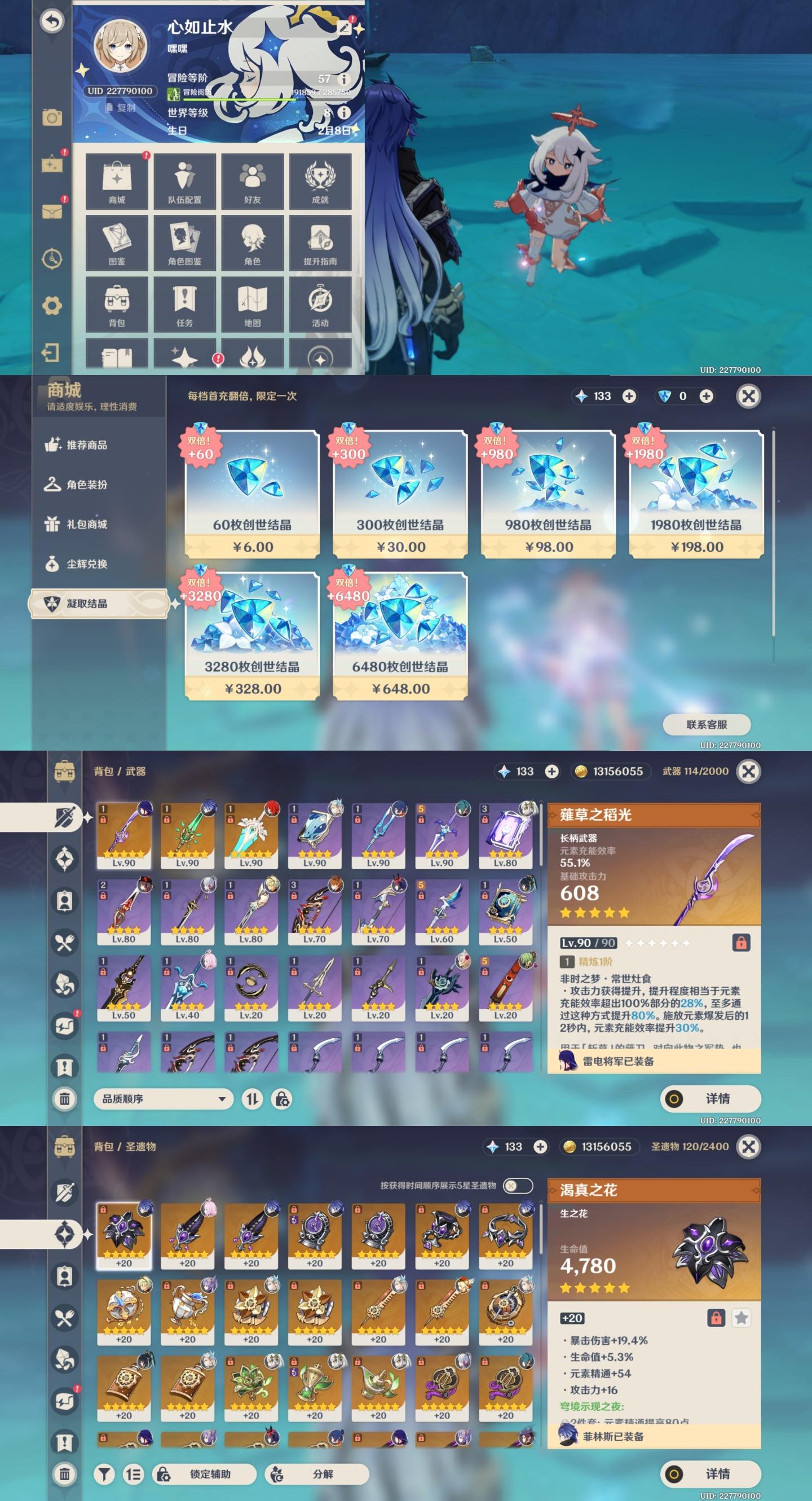Screen dimensions: 812x1501
Task: Open the 提升指南 guide tile
Action: 320,243
